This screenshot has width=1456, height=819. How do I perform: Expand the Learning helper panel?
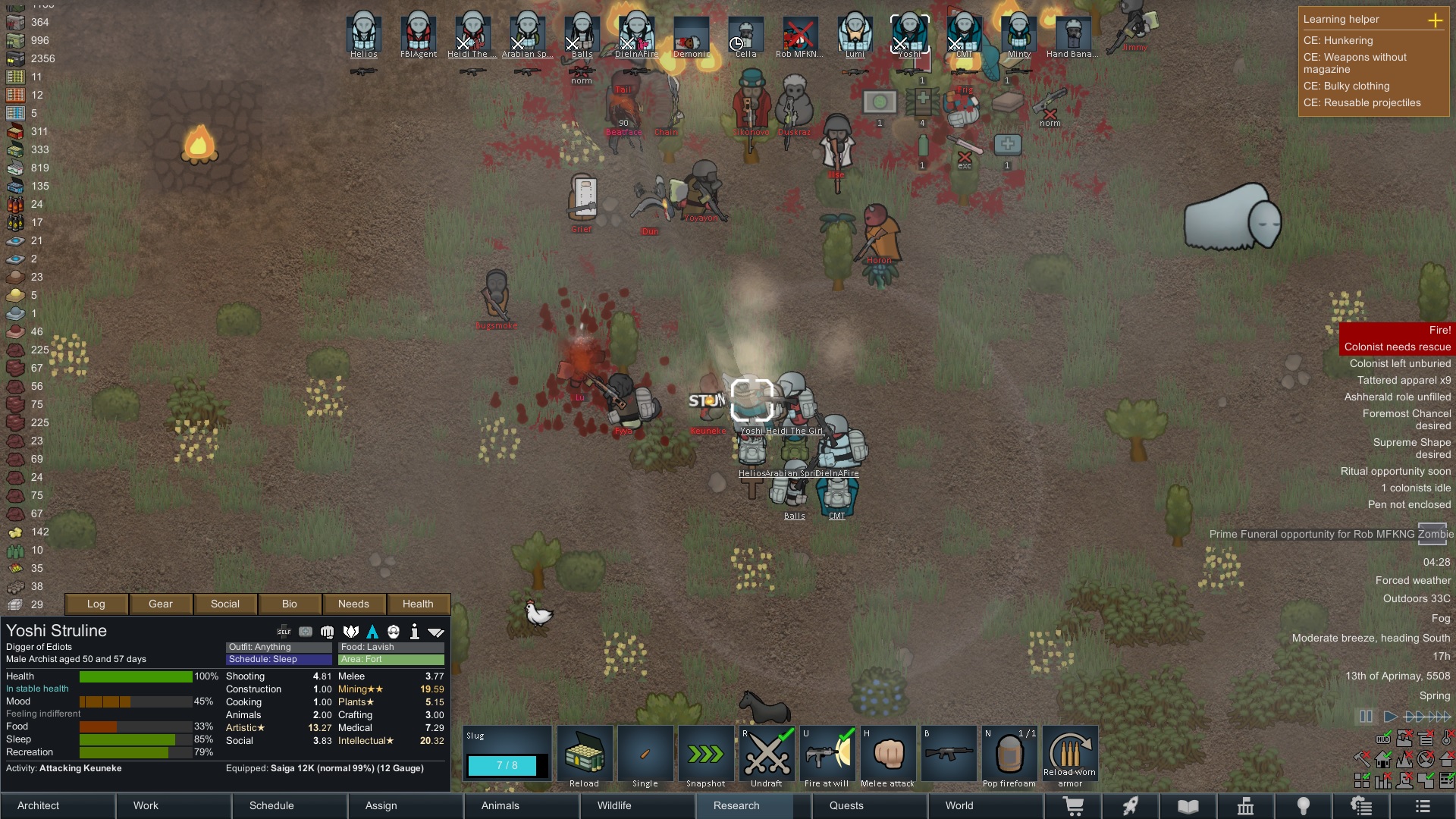point(1436,20)
